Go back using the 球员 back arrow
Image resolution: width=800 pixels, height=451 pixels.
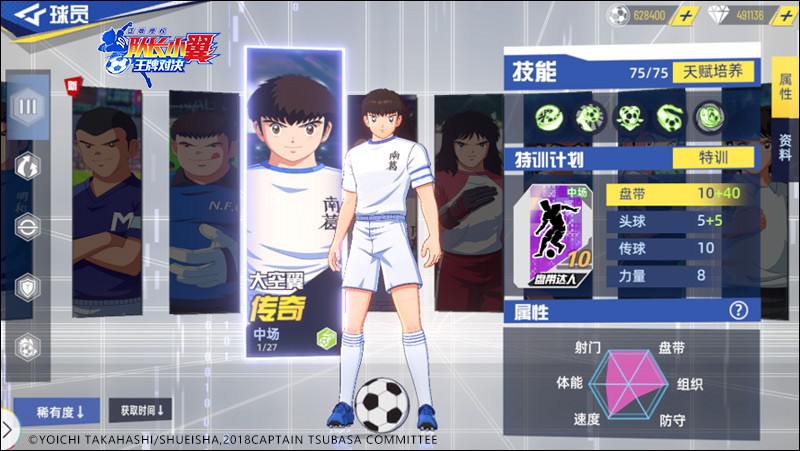tap(21, 17)
